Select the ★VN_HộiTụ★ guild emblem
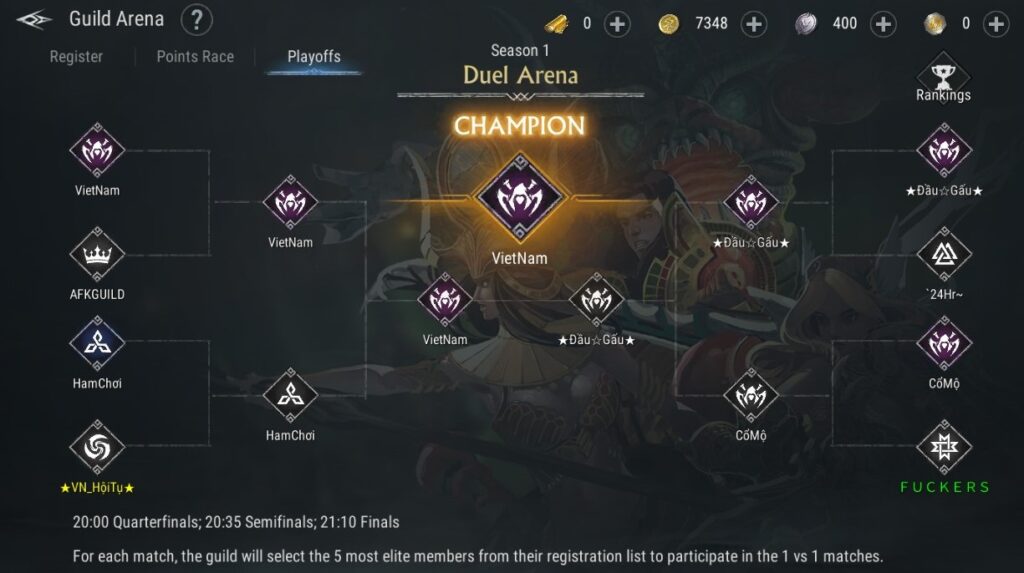1024x573 pixels. tap(97, 447)
